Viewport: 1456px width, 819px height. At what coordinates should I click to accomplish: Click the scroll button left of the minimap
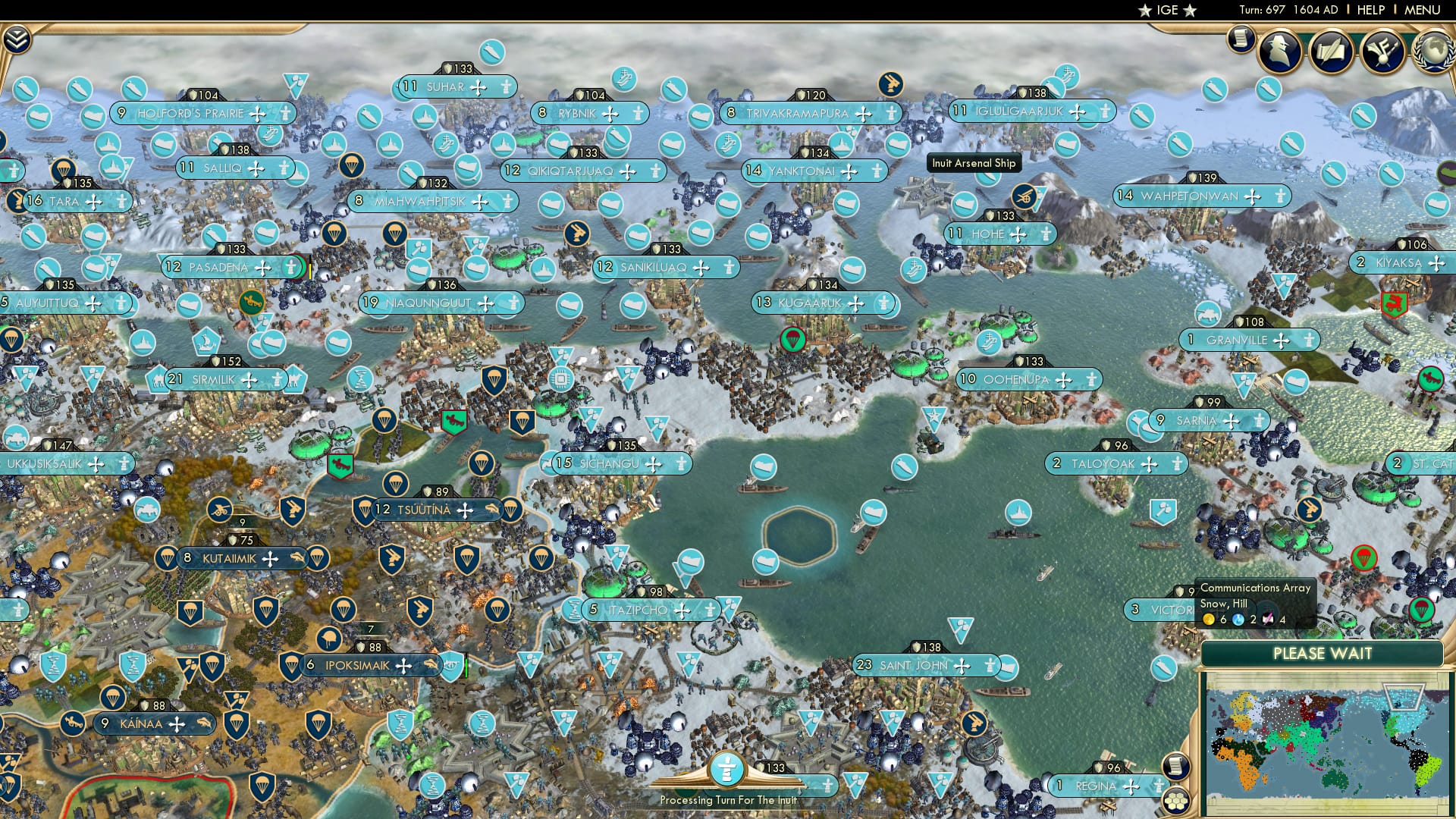pyautogui.click(x=1176, y=767)
